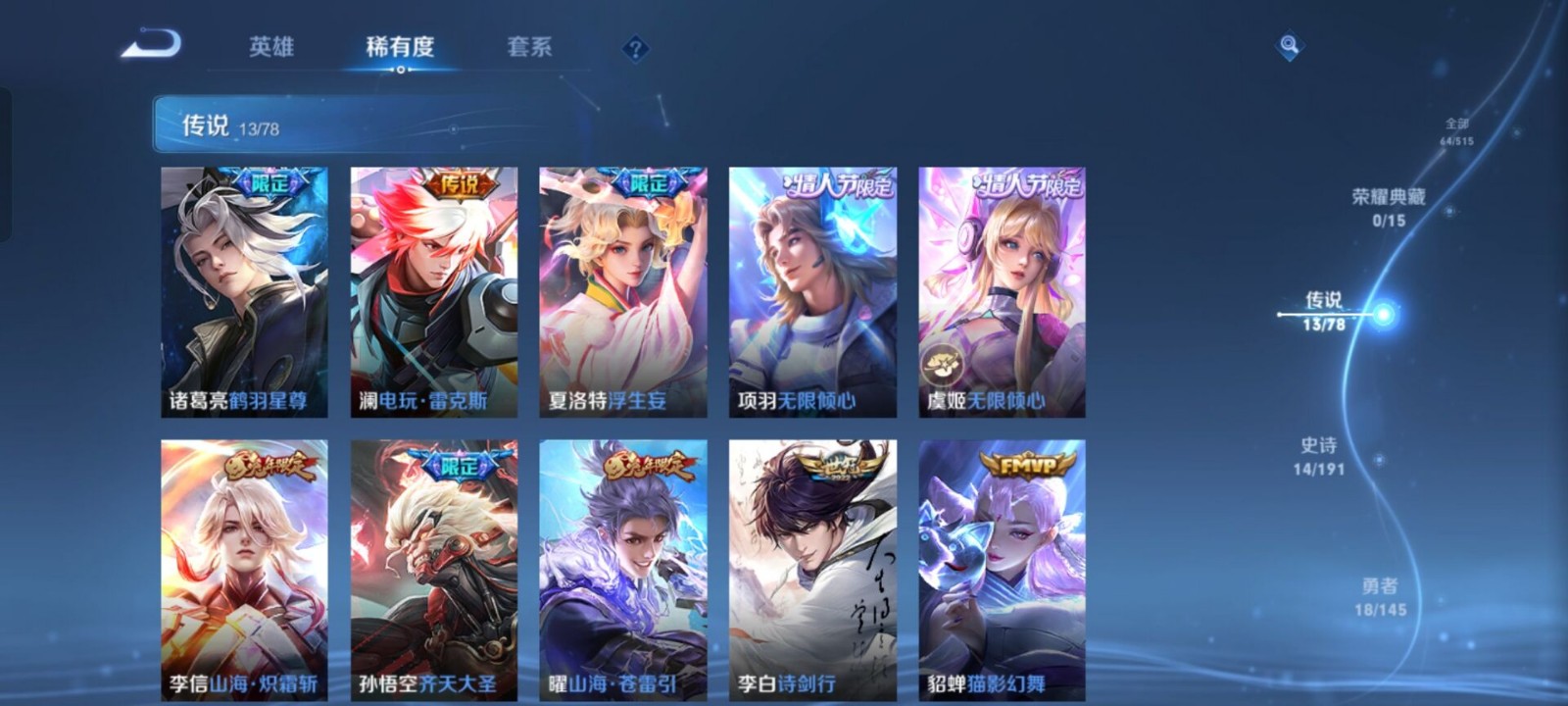Open 孙悟空's 齐天大圣 skin thumbnail
1568x706 pixels.
pyautogui.click(x=435, y=567)
